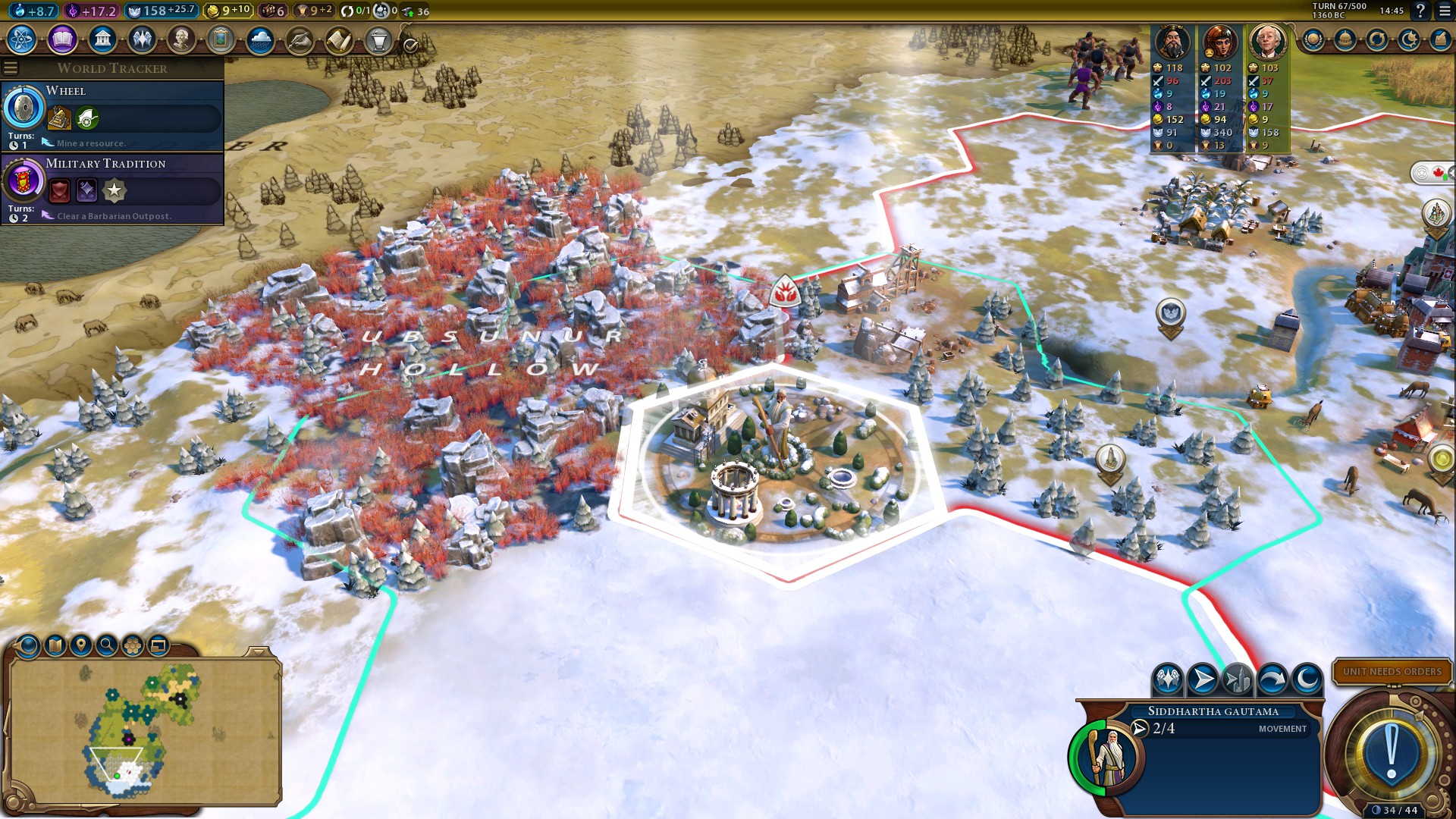Skip the unit's turn with the curved arrow
Screen dimensions: 1456x819
pyautogui.click(x=1272, y=679)
